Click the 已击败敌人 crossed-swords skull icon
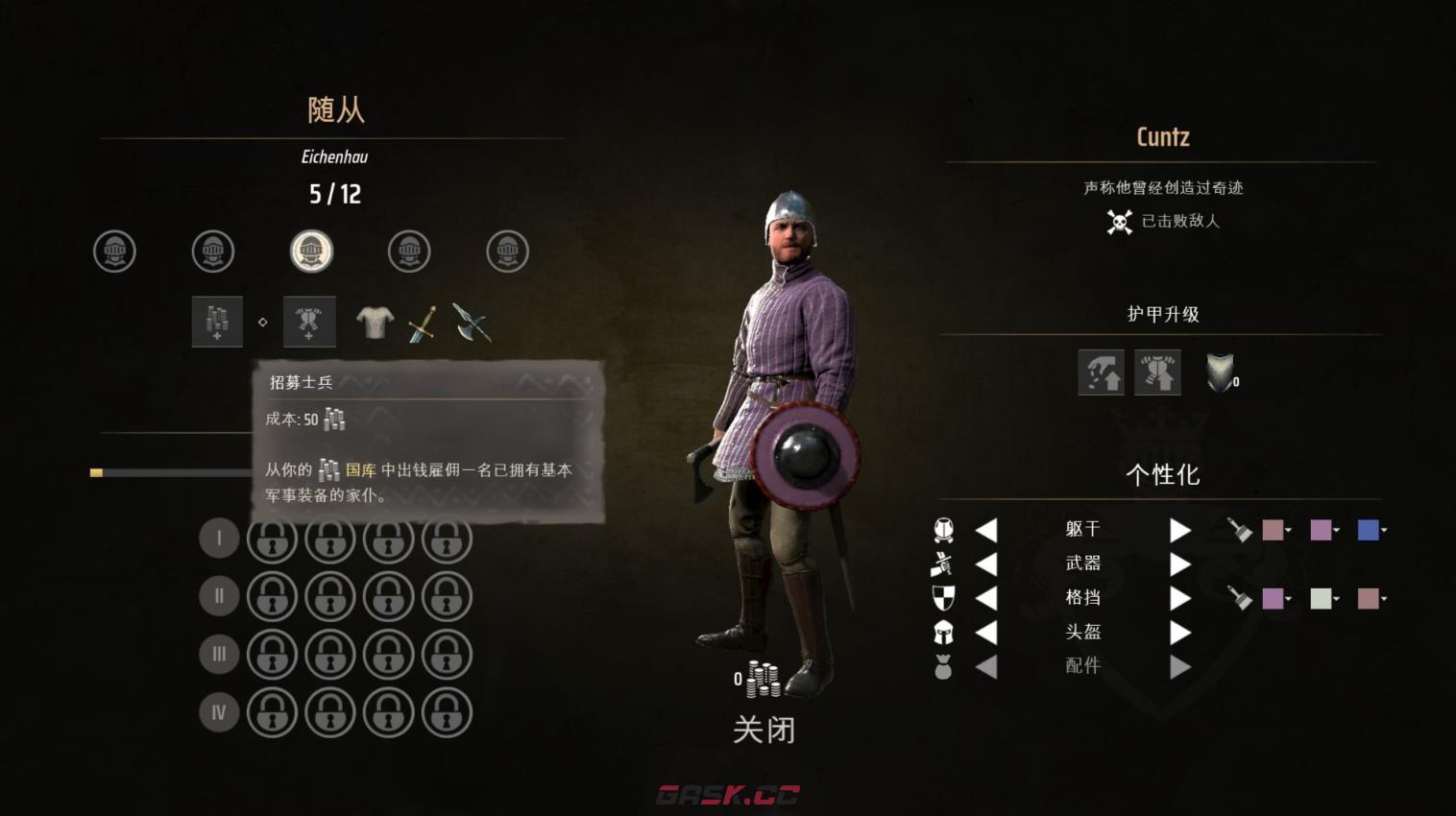Screen dimensions: 1456x816 point(1119,220)
